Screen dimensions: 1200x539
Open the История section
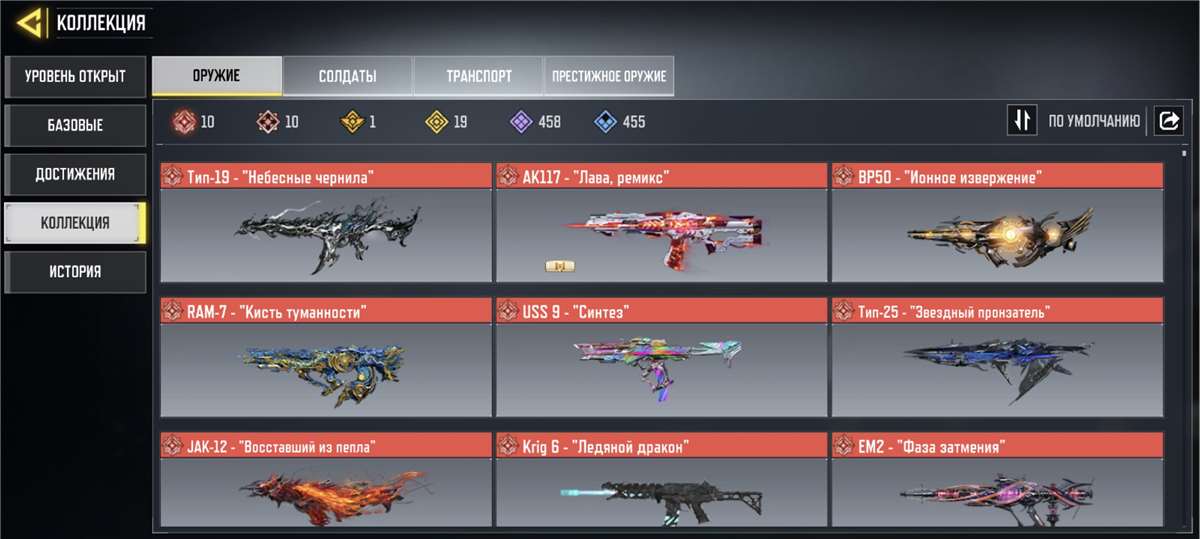75,272
